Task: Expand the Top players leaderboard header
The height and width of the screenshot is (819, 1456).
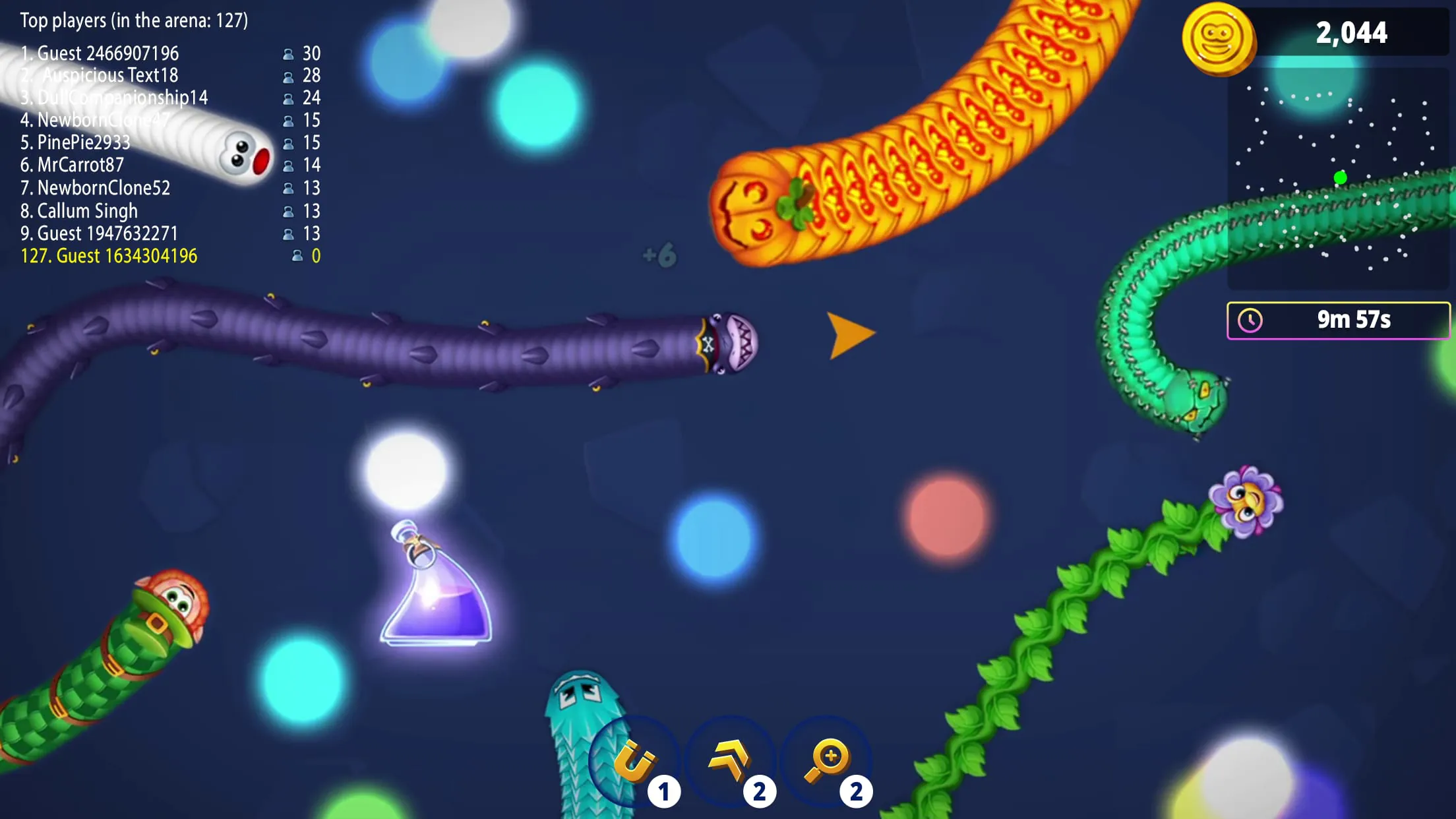Action: 133,20
